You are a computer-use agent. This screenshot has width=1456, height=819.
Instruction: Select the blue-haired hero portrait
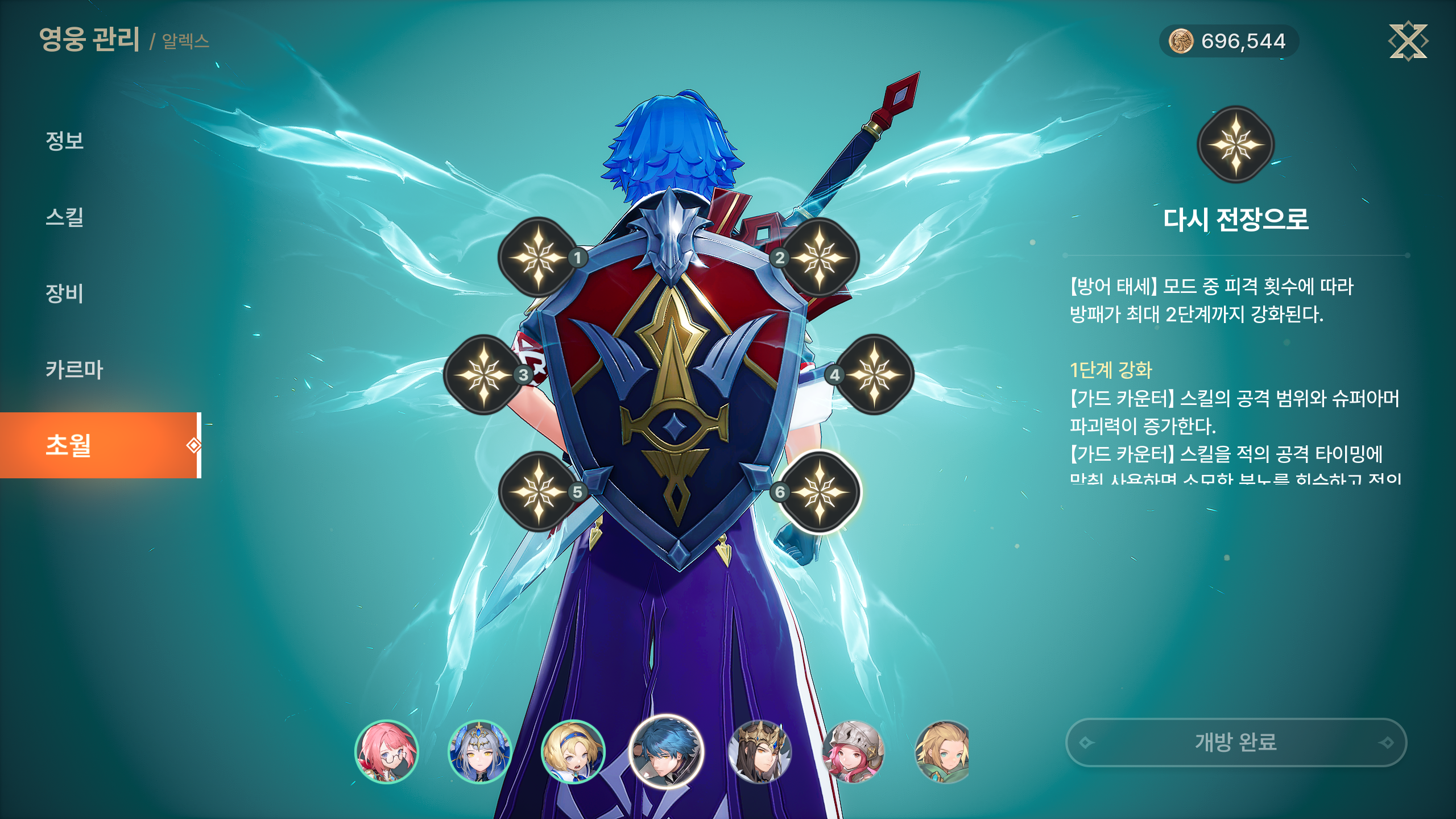tap(666, 752)
